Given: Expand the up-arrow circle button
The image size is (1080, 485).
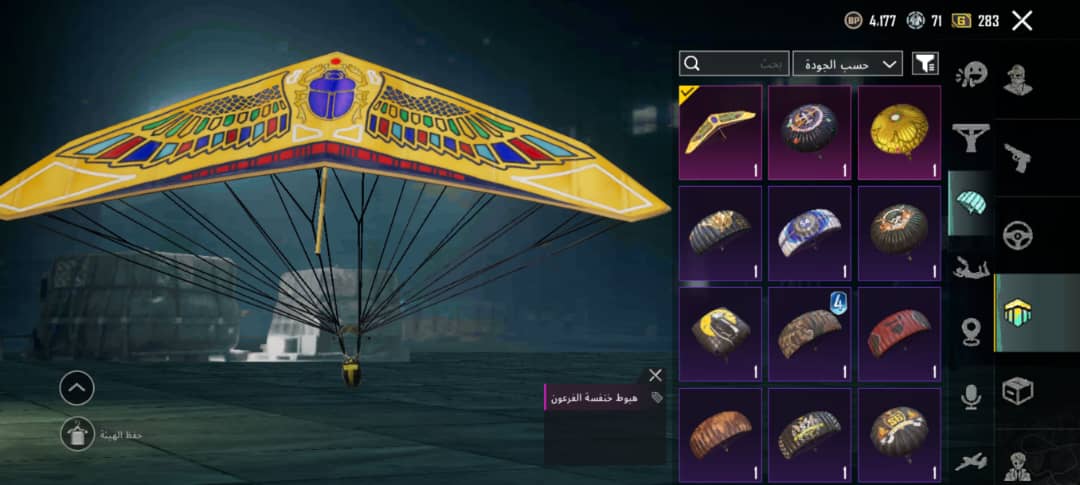Looking at the screenshot, I should 77,388.
